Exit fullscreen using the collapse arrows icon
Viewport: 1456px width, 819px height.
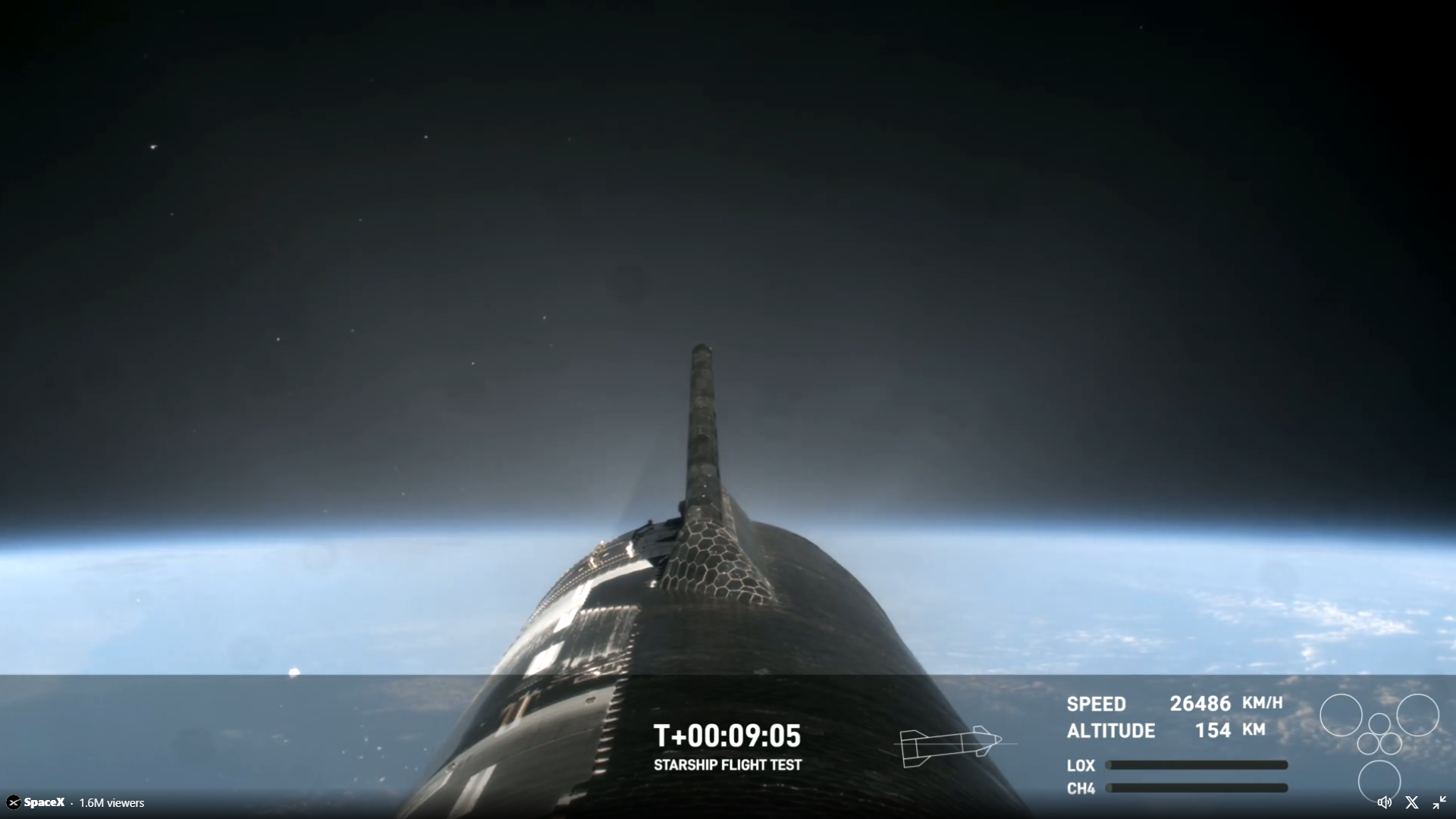coord(1439,802)
